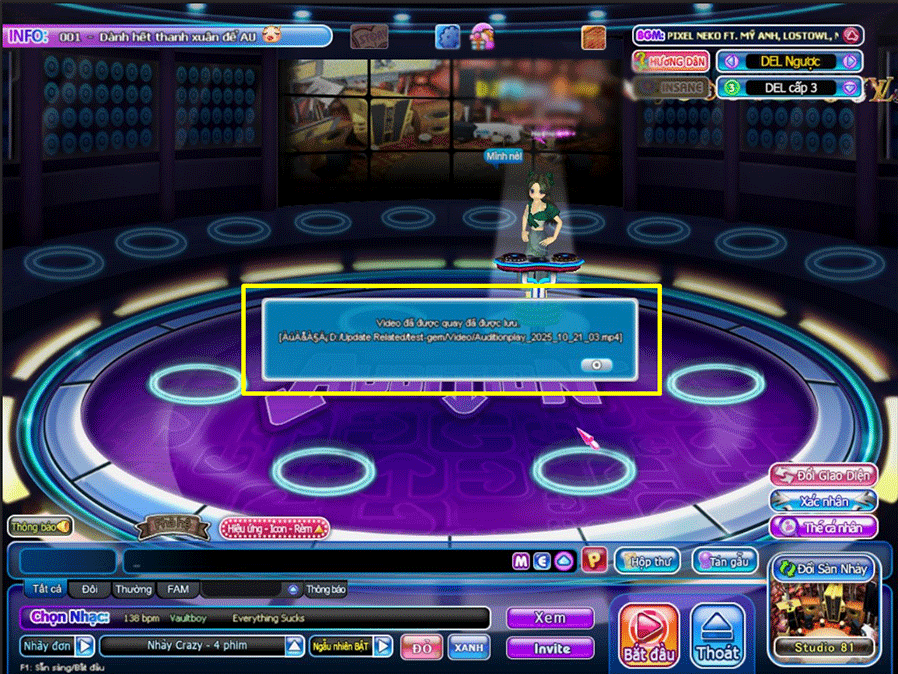Open the Hộp thư mailbox
This screenshot has width=898, height=674.
tap(647, 562)
